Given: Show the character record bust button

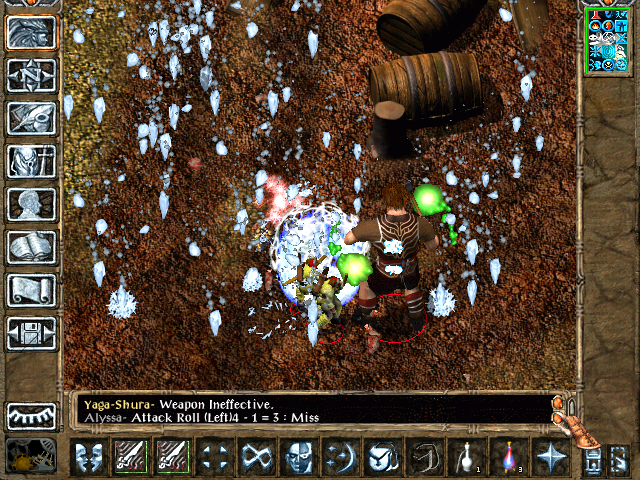Looking at the screenshot, I should click(32, 204).
